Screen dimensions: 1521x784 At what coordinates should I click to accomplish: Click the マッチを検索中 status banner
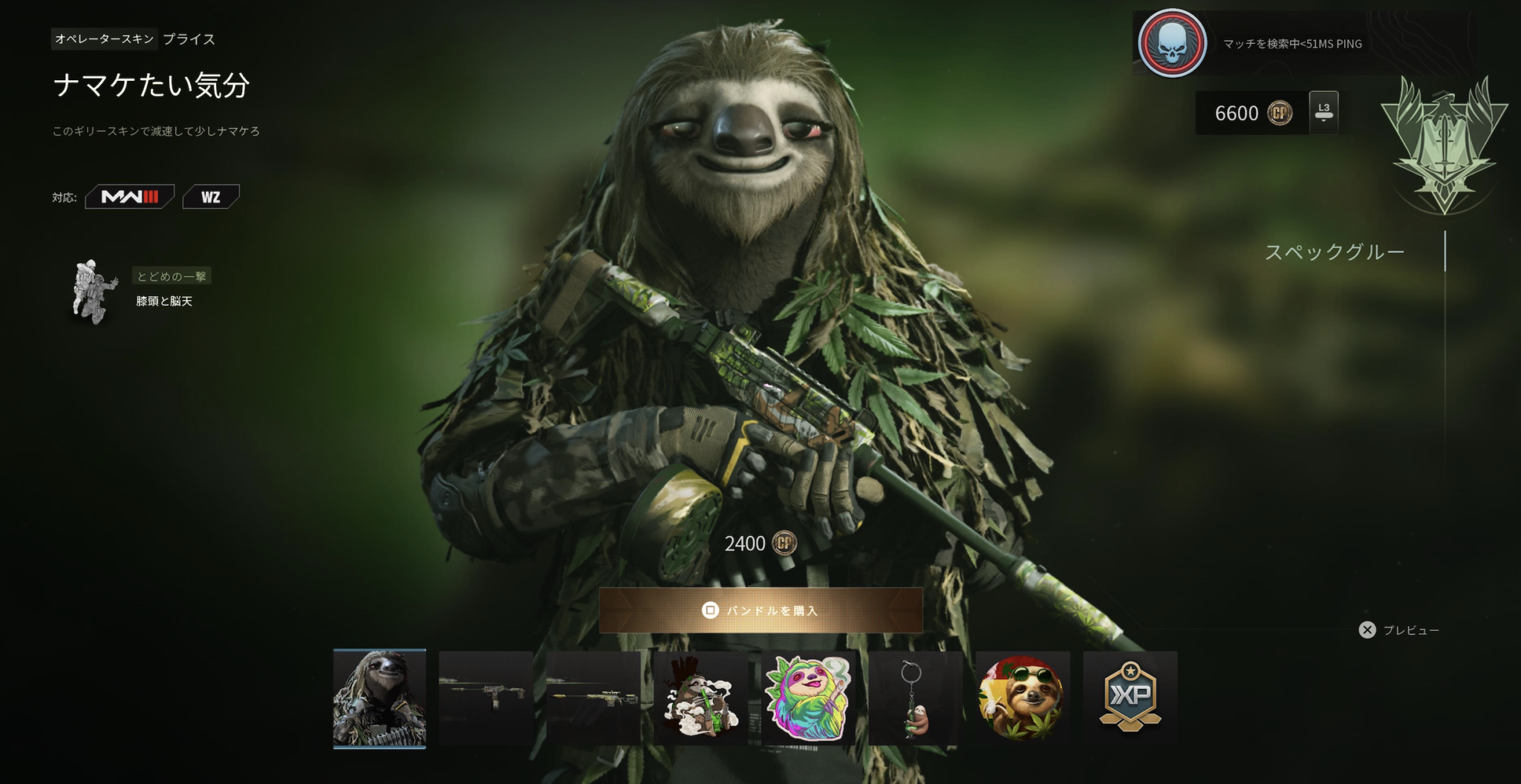1292,43
